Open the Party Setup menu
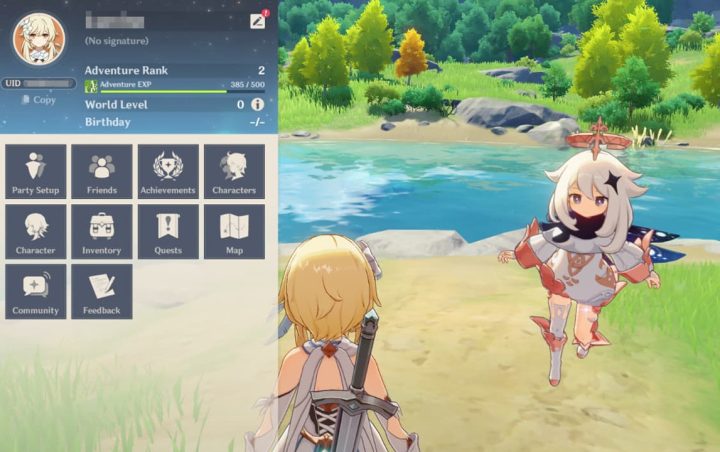This screenshot has height=452, width=720. 35,171
